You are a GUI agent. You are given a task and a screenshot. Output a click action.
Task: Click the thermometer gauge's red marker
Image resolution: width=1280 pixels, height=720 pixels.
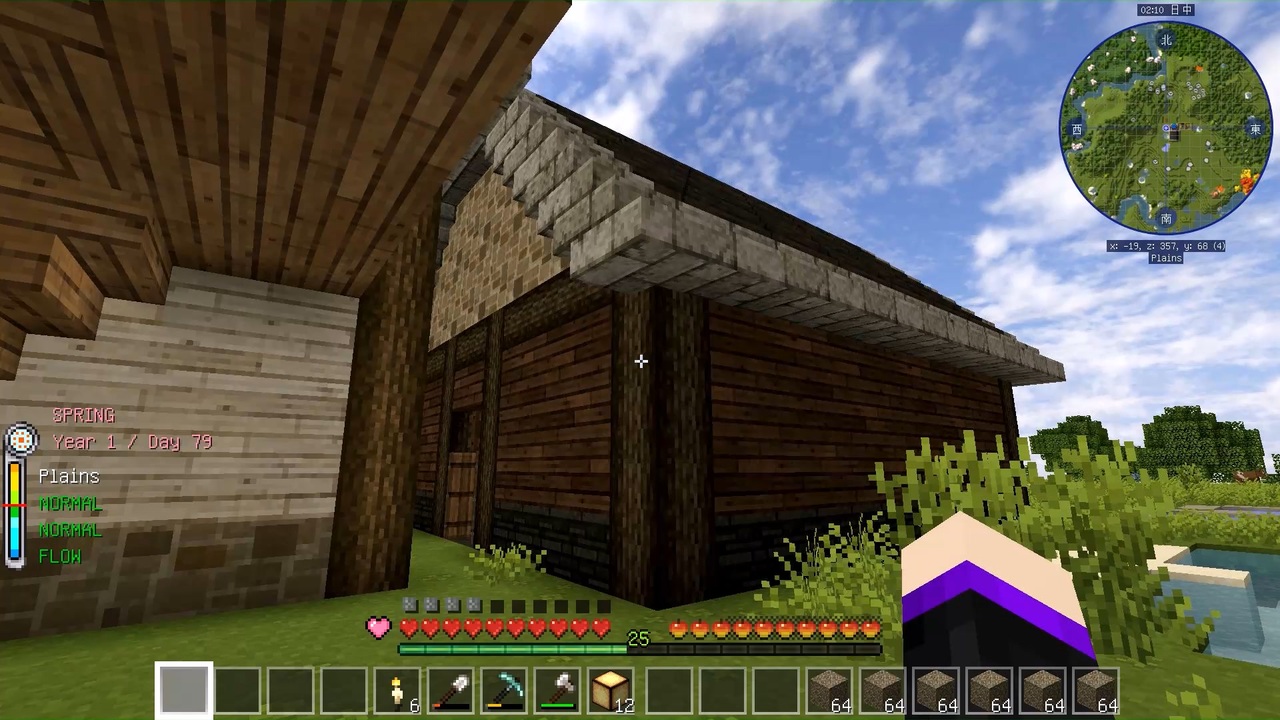(x=14, y=507)
